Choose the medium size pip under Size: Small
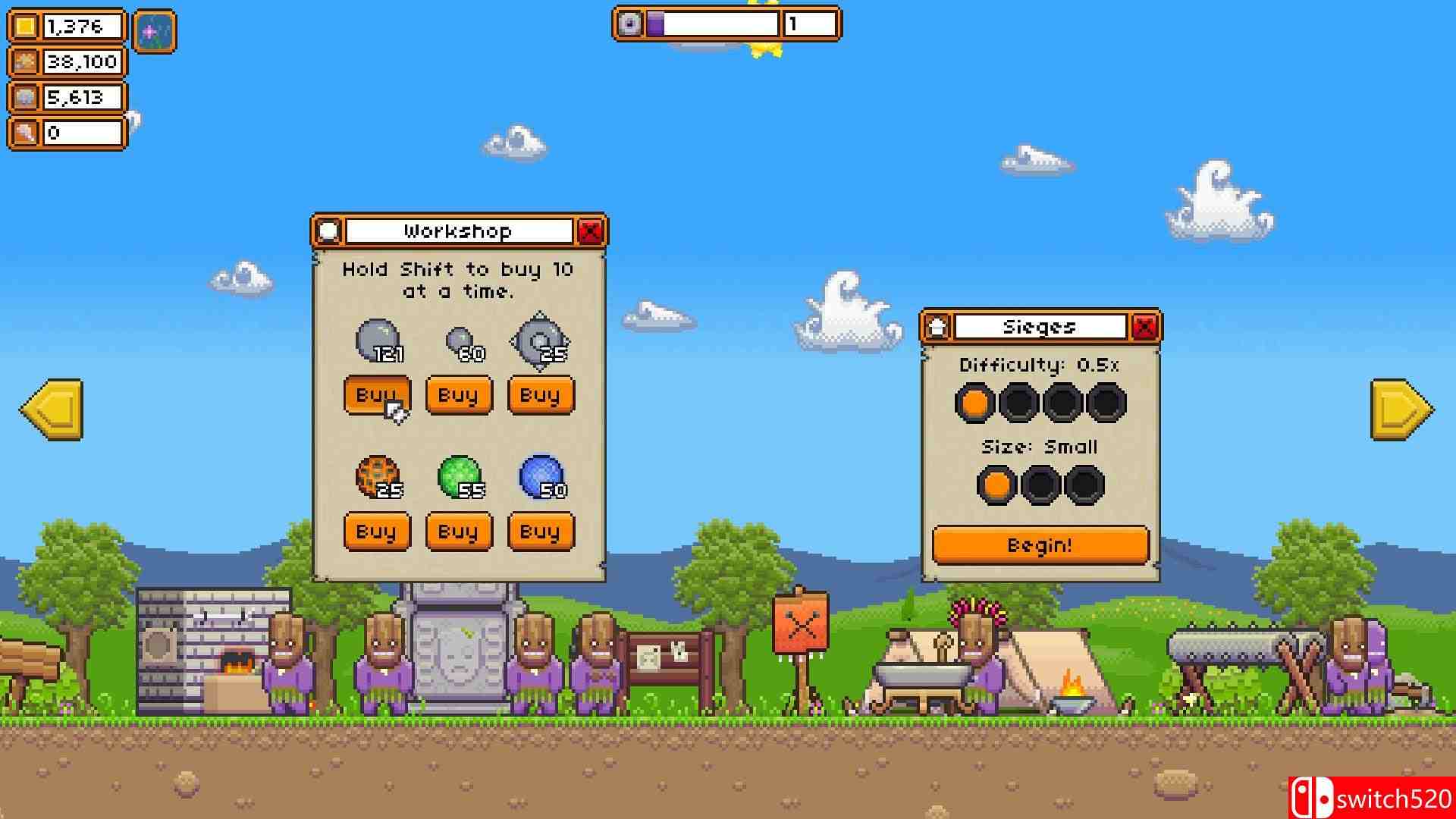1456x819 pixels. coord(1040,483)
